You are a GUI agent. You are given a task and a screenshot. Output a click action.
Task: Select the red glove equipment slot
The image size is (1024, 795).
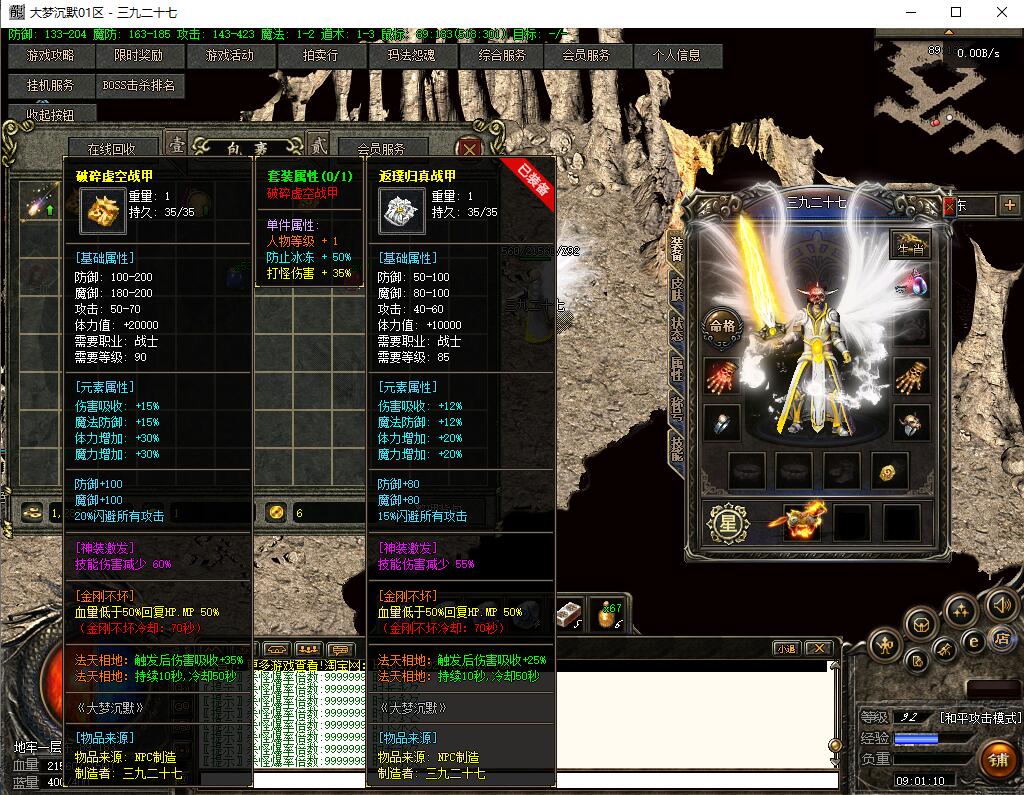pos(721,377)
